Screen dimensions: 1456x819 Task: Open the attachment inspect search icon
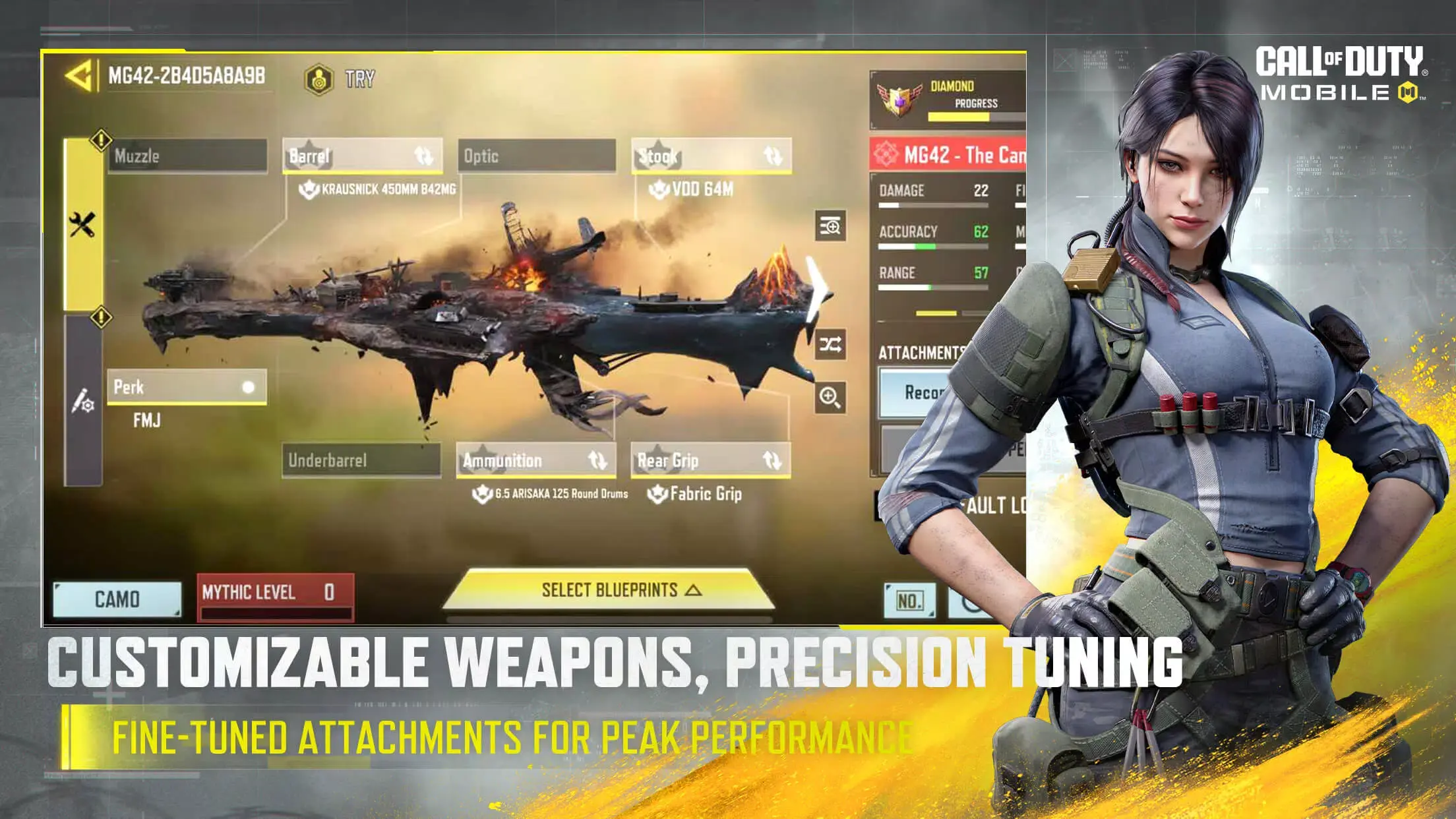coord(829,225)
